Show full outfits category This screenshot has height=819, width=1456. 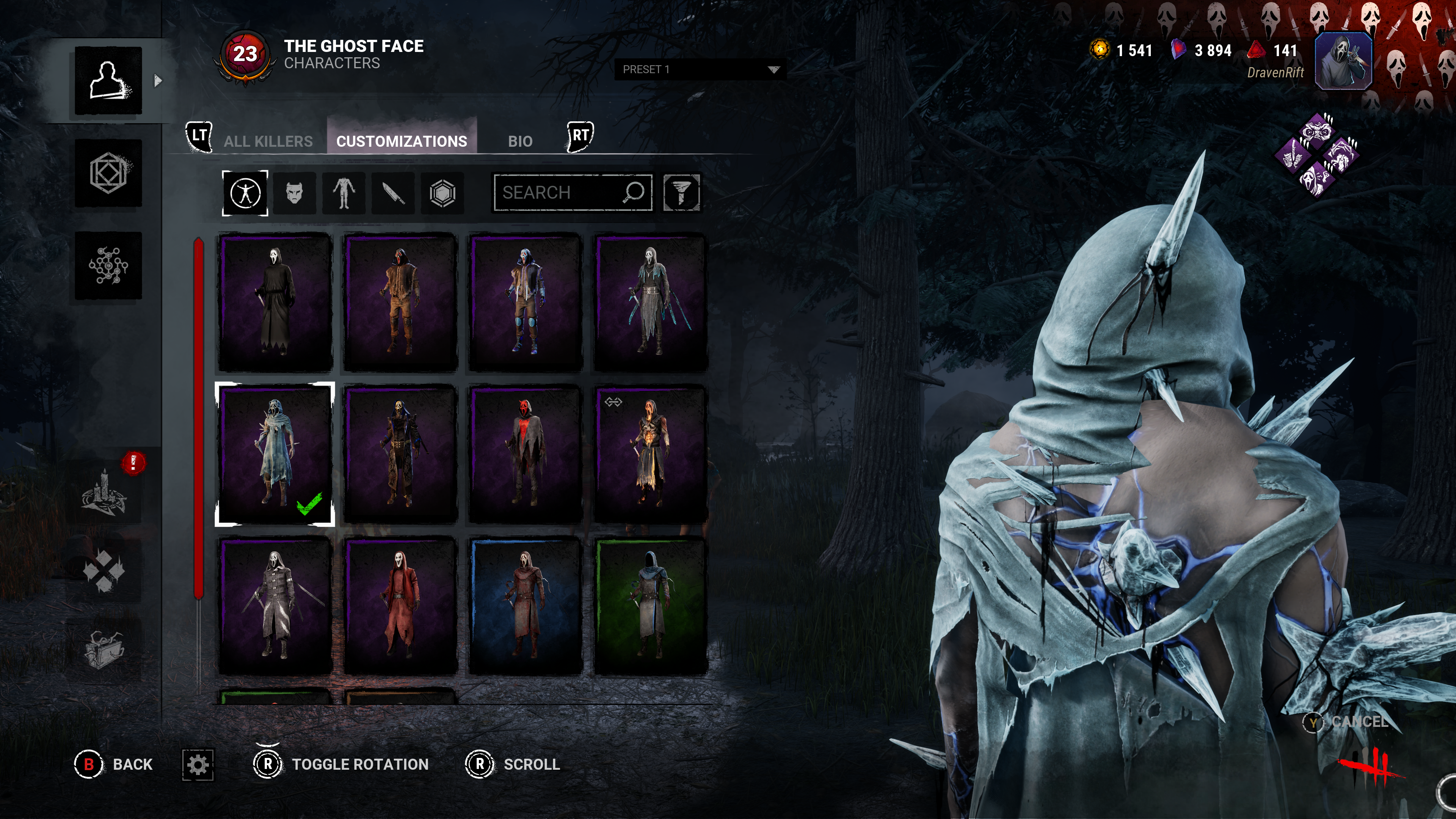point(245,193)
